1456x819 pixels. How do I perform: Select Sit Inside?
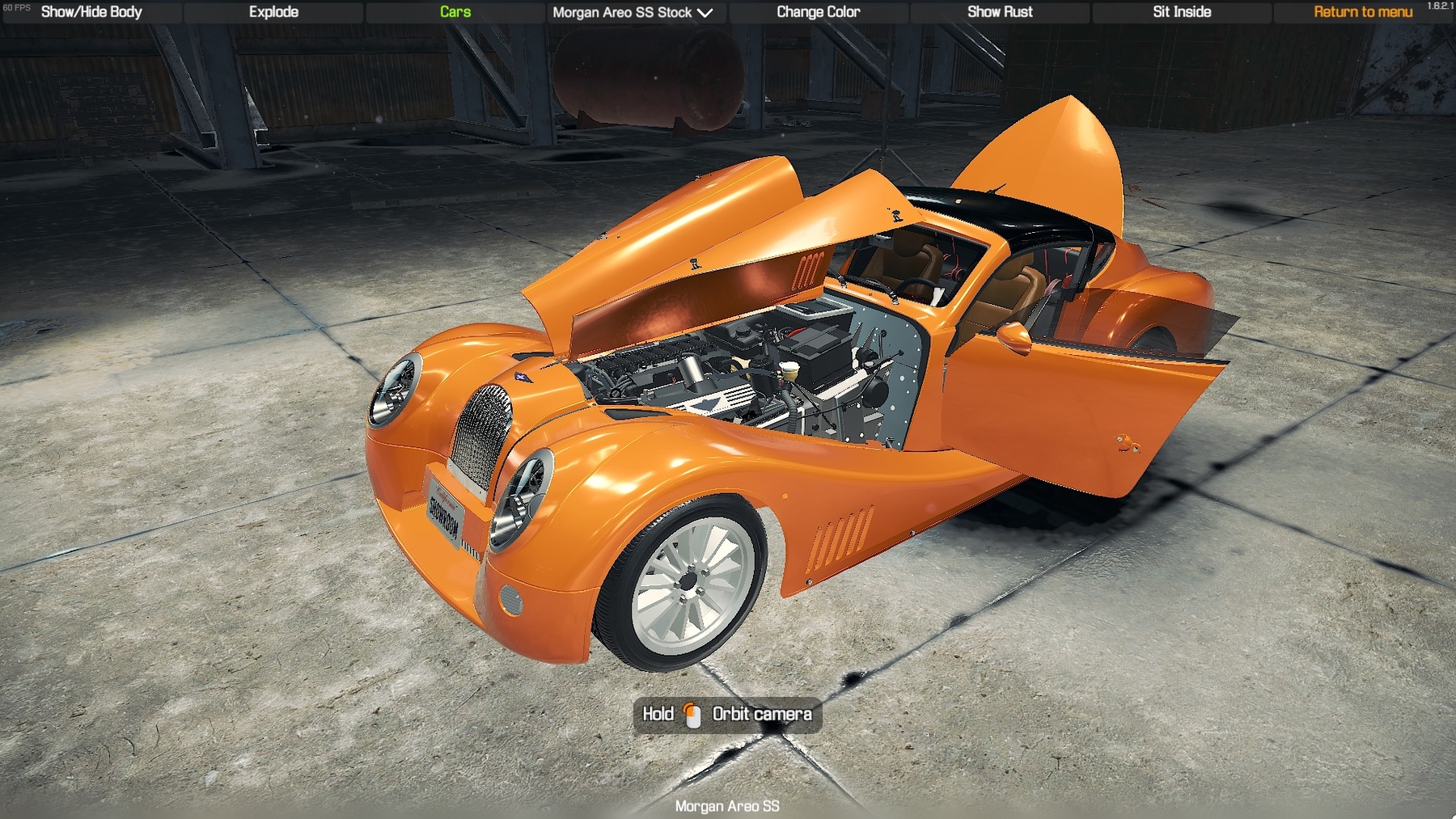[1182, 12]
